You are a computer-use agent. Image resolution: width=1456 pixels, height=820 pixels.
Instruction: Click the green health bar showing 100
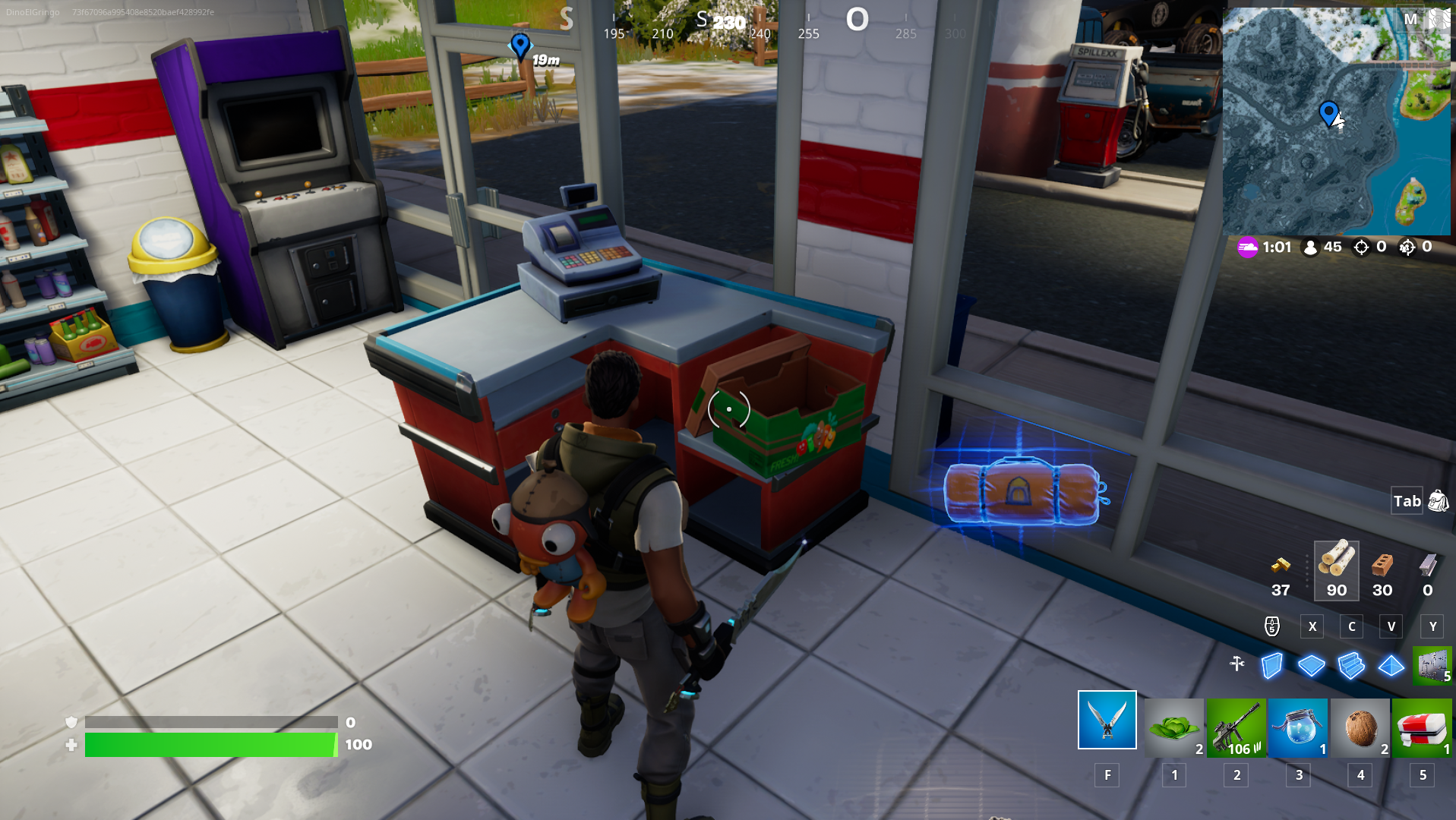[209, 745]
